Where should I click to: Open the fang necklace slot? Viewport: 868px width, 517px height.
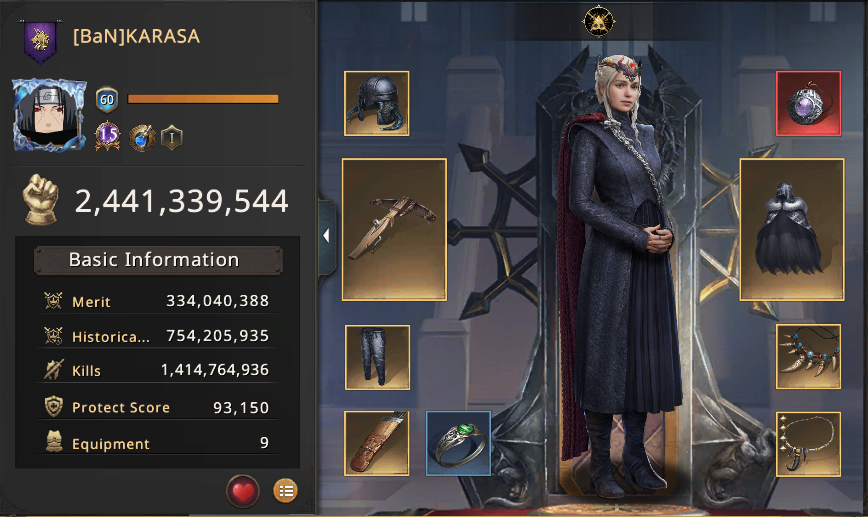point(808,357)
